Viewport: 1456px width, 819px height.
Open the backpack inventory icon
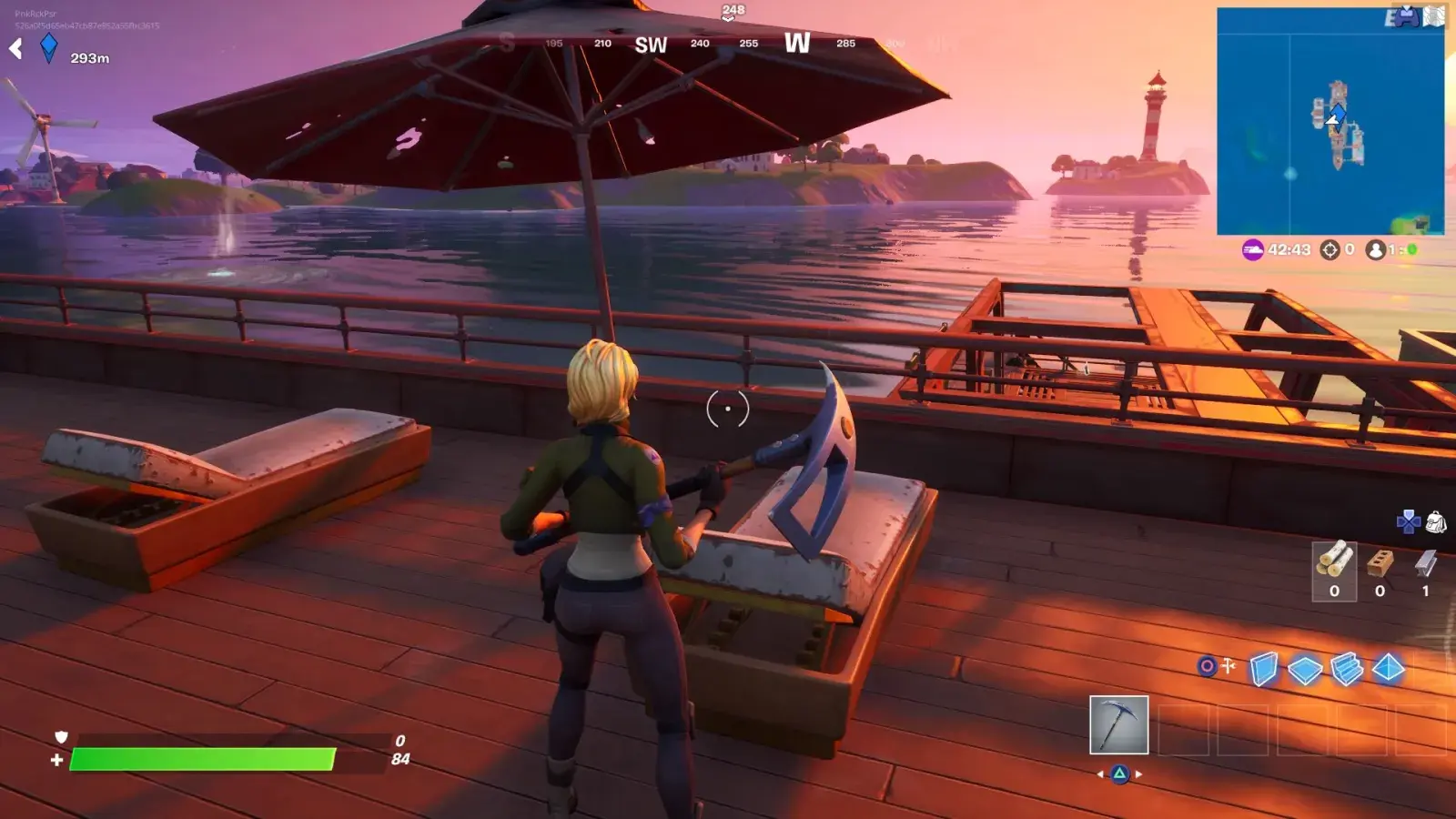[x=1436, y=521]
